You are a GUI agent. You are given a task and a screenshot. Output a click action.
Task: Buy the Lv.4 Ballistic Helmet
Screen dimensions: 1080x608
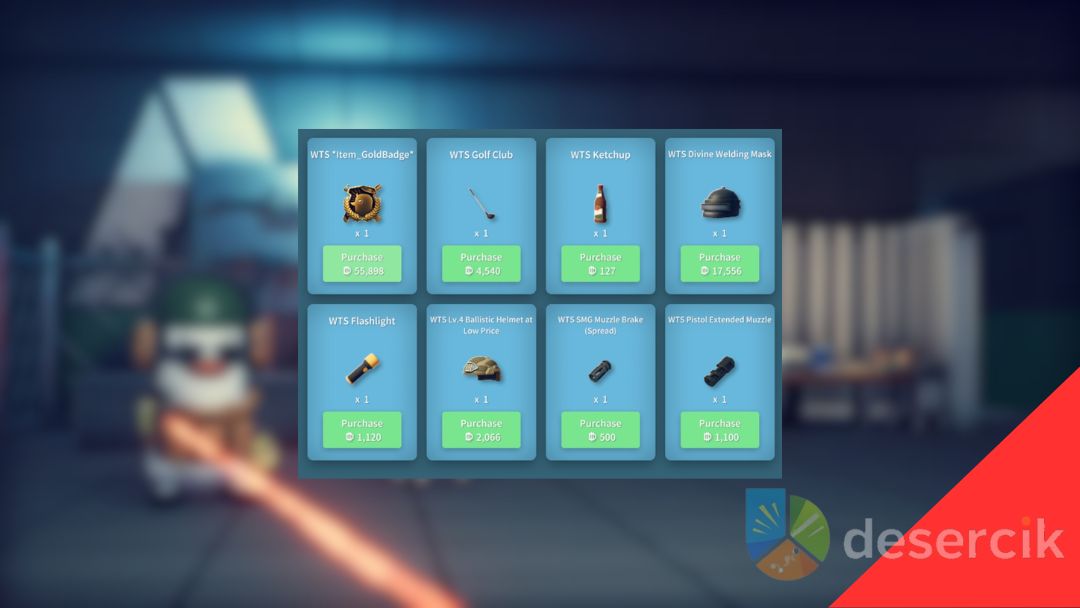pyautogui.click(x=481, y=430)
